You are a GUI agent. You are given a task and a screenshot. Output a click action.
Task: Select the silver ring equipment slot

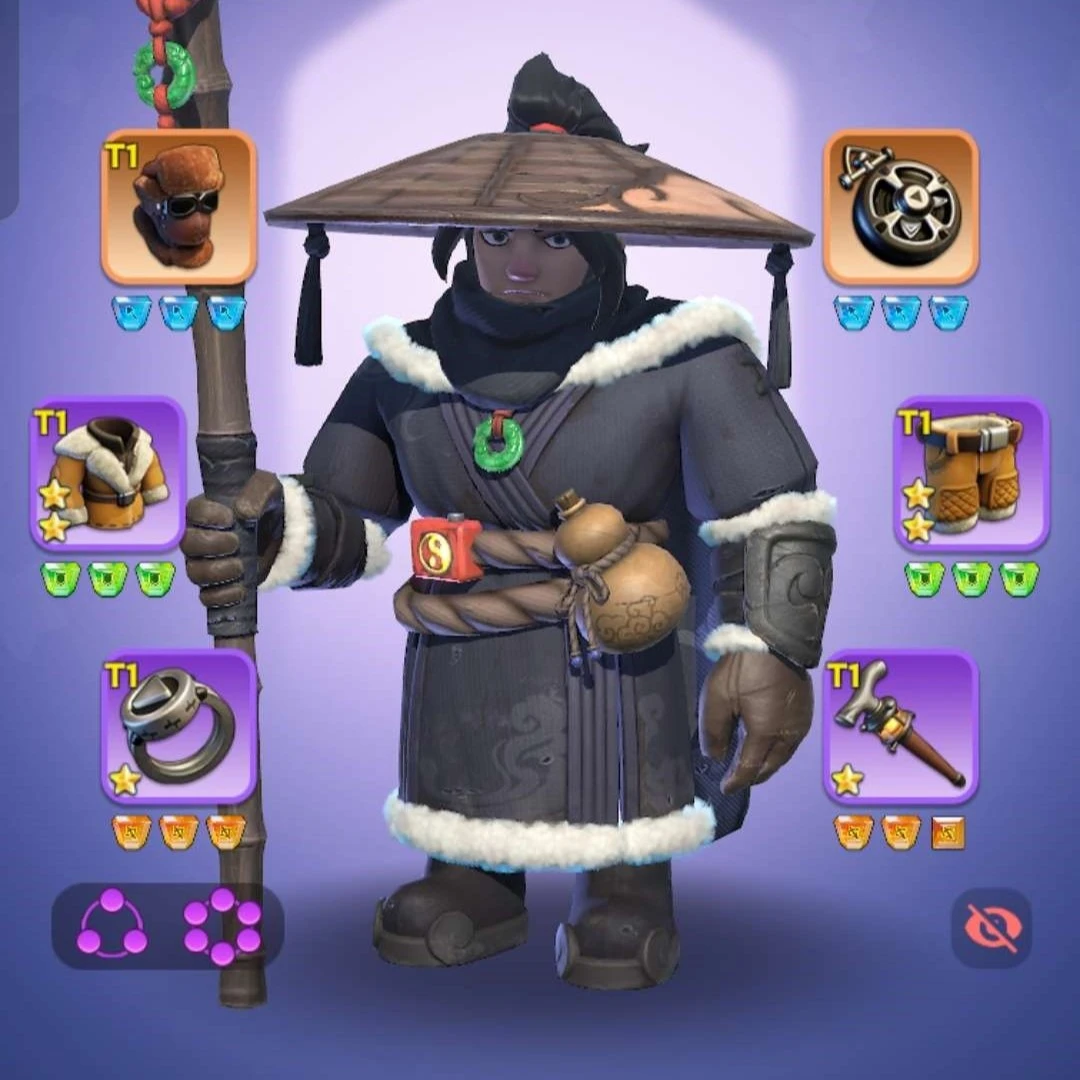point(179,726)
